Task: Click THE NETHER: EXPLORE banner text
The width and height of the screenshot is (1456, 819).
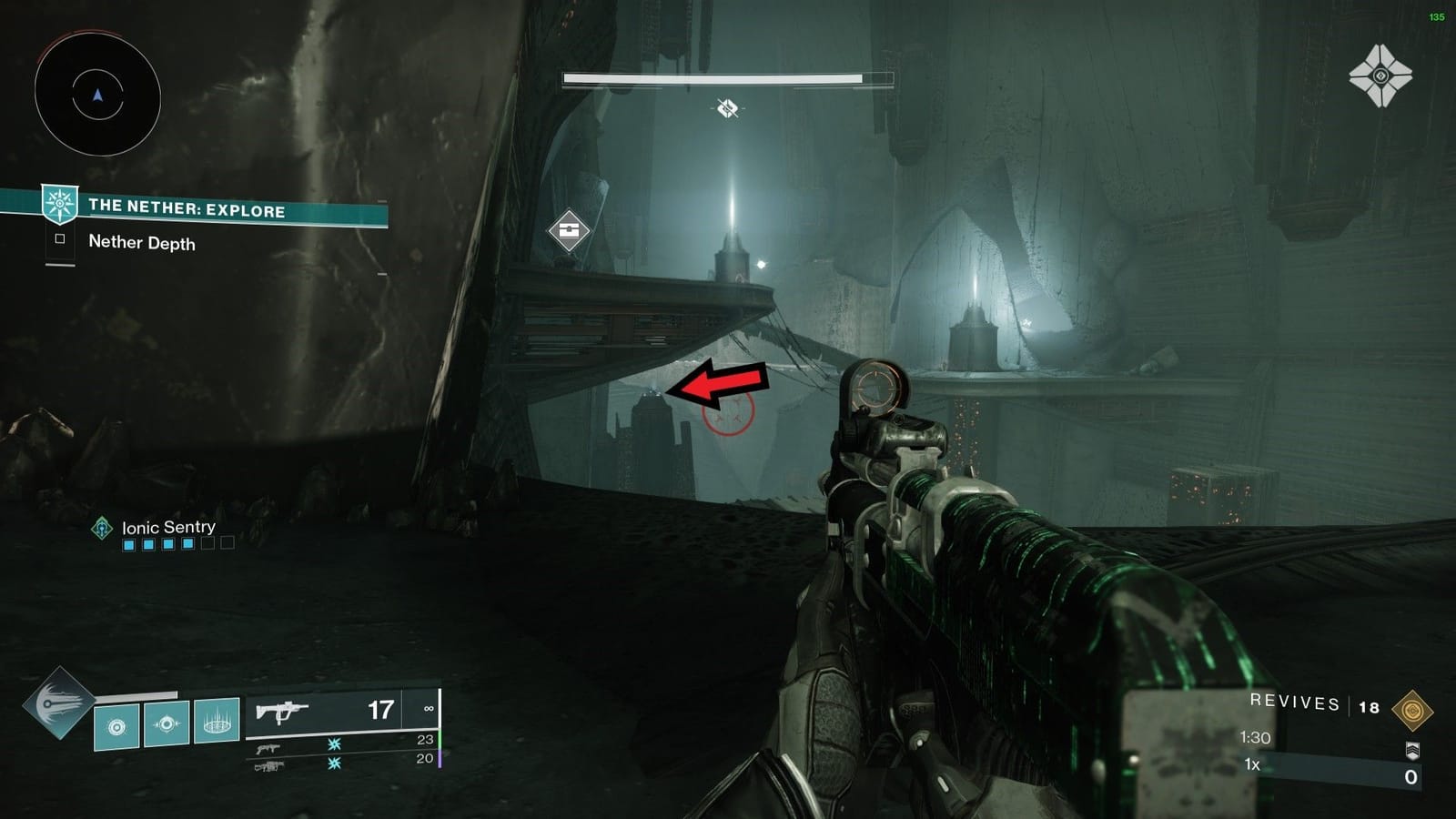Action: pyautogui.click(x=187, y=207)
